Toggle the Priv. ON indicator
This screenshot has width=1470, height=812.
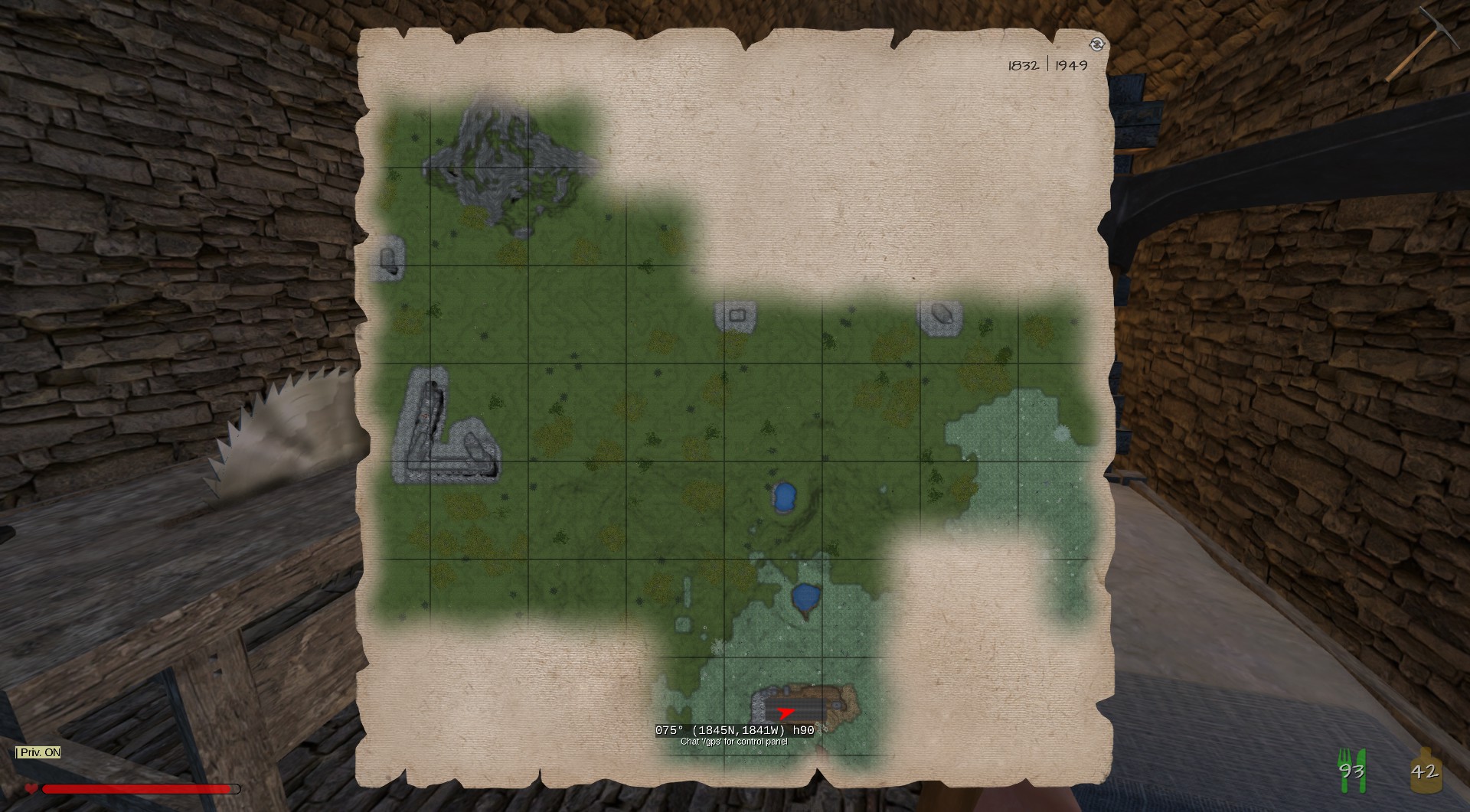coord(38,752)
